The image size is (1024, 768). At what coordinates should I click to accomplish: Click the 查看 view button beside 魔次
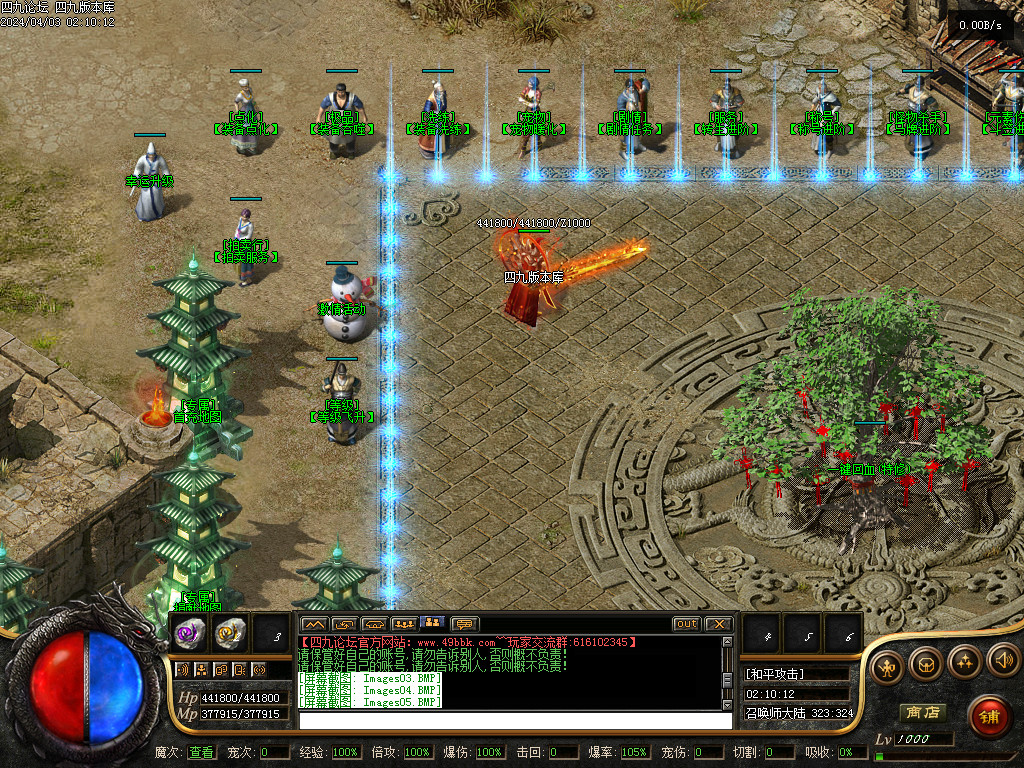pos(201,752)
